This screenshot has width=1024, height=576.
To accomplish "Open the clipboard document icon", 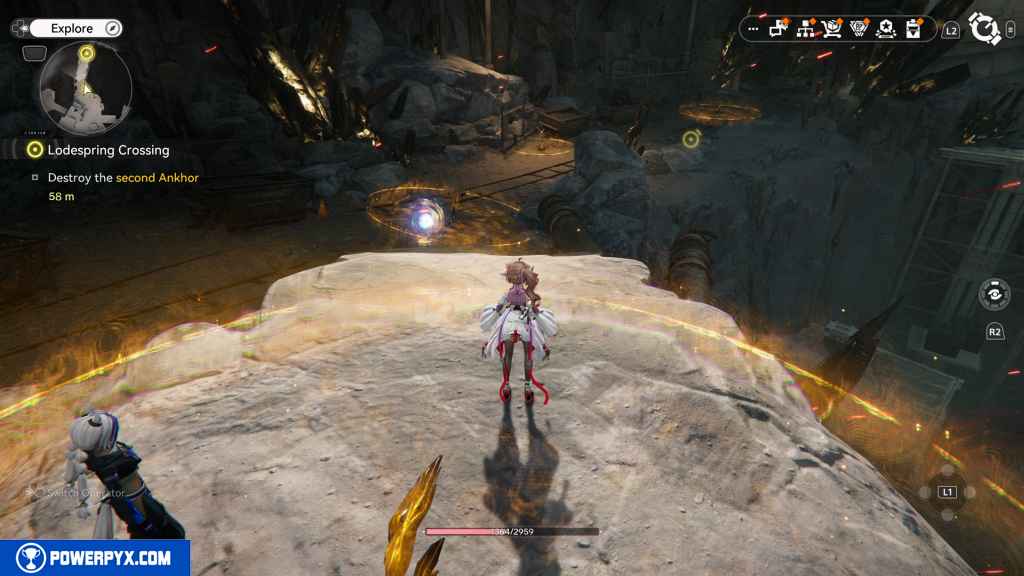I will pyautogui.click(x=912, y=29).
